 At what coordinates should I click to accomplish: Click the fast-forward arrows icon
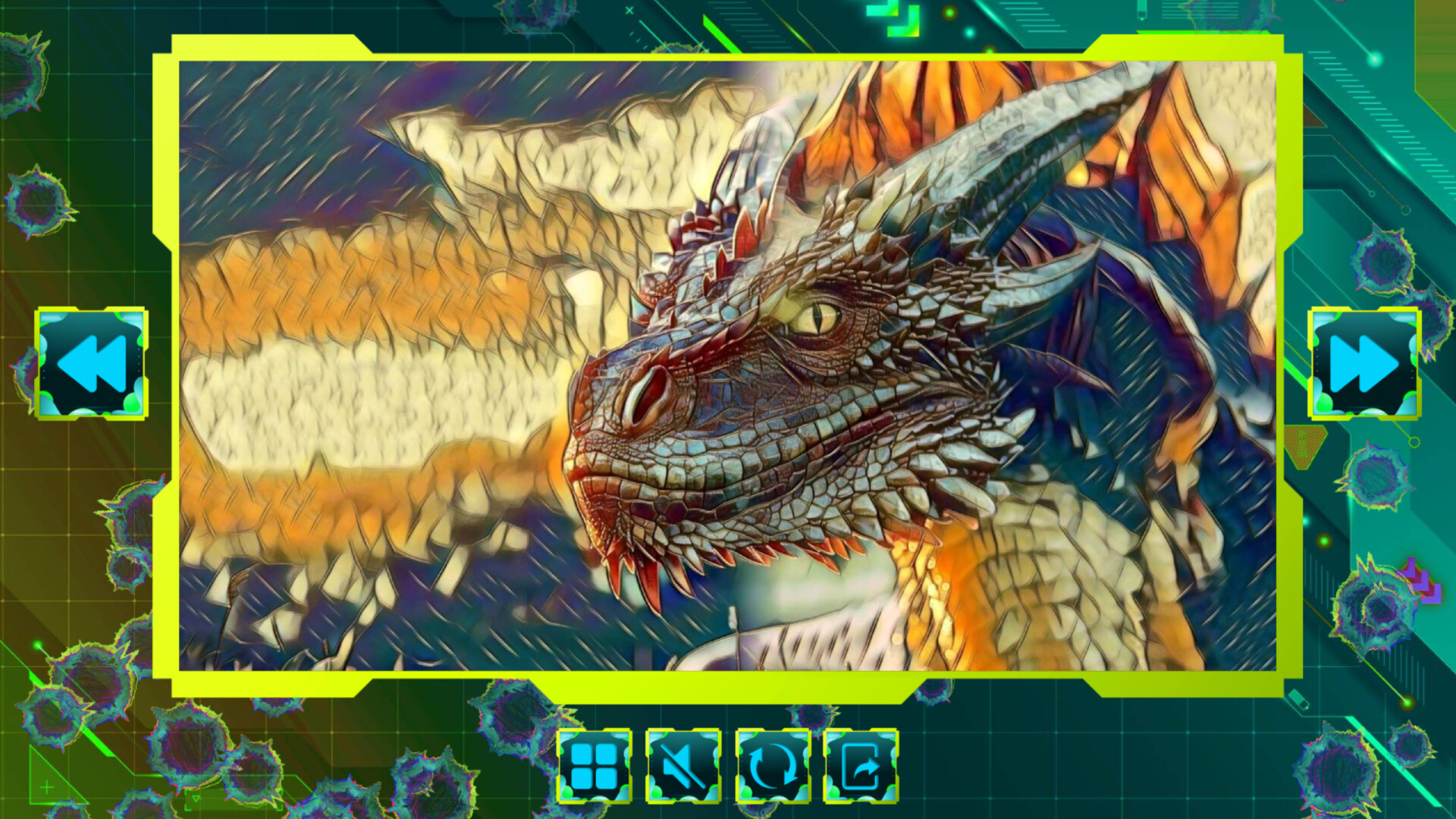pos(1364,362)
